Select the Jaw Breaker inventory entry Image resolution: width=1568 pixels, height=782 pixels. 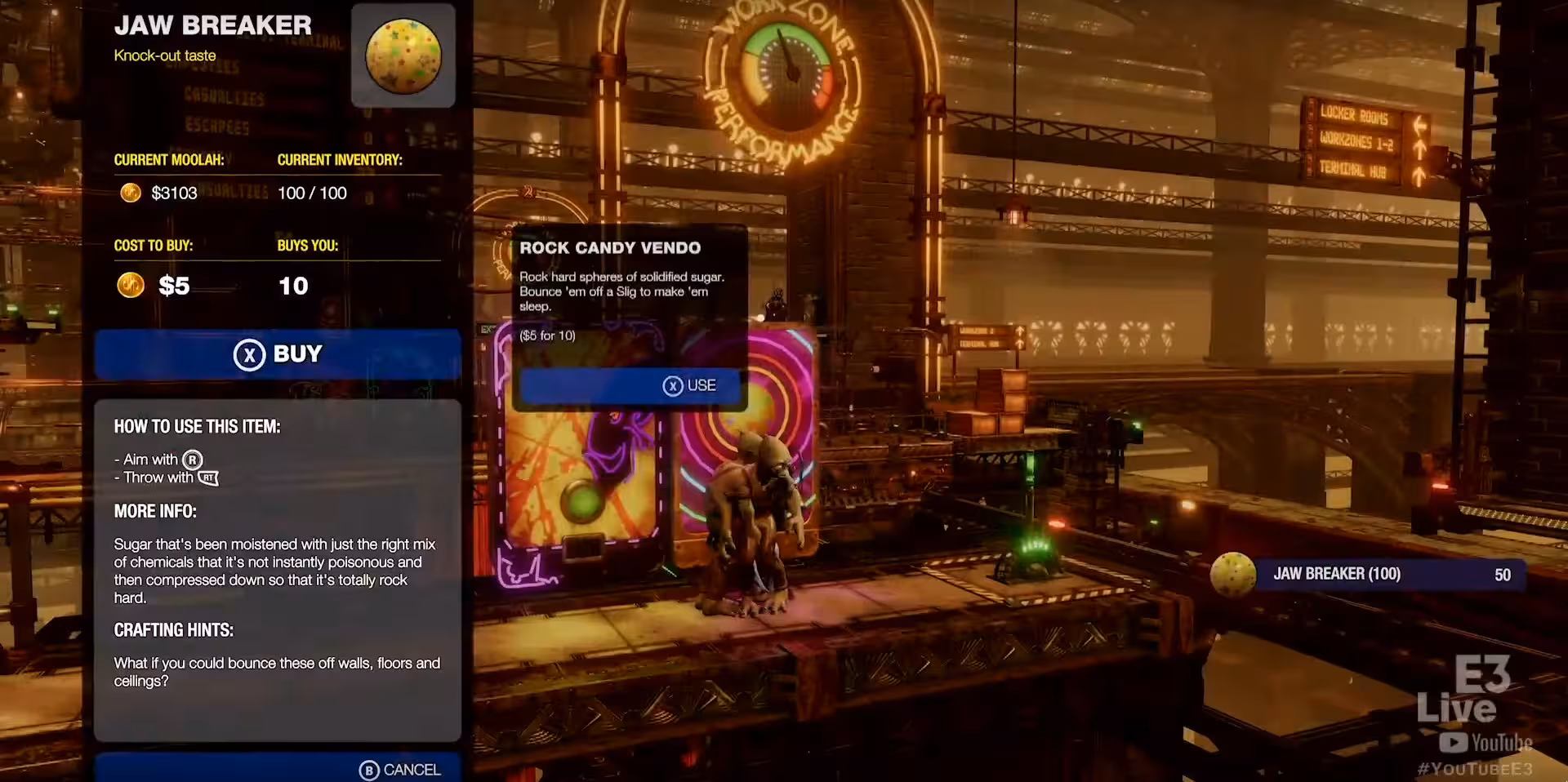1368,574
